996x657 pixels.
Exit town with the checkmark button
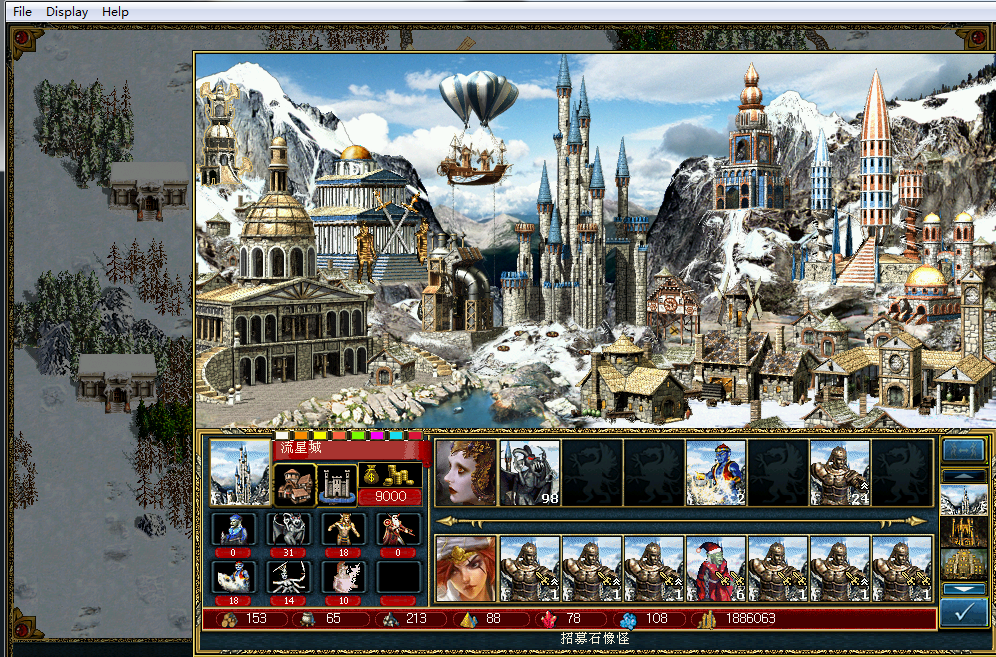tap(964, 613)
